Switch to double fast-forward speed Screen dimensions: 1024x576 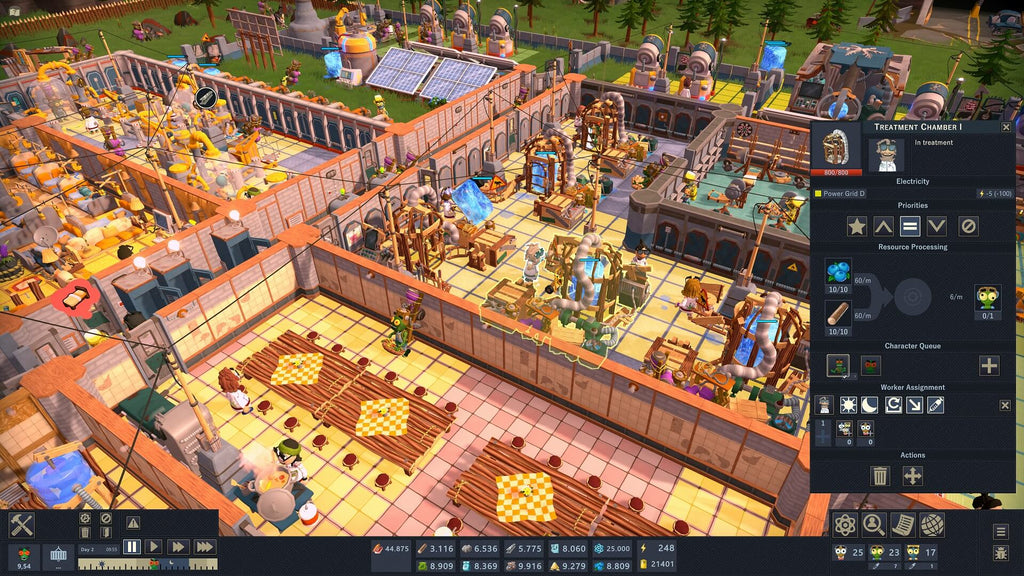(177, 547)
